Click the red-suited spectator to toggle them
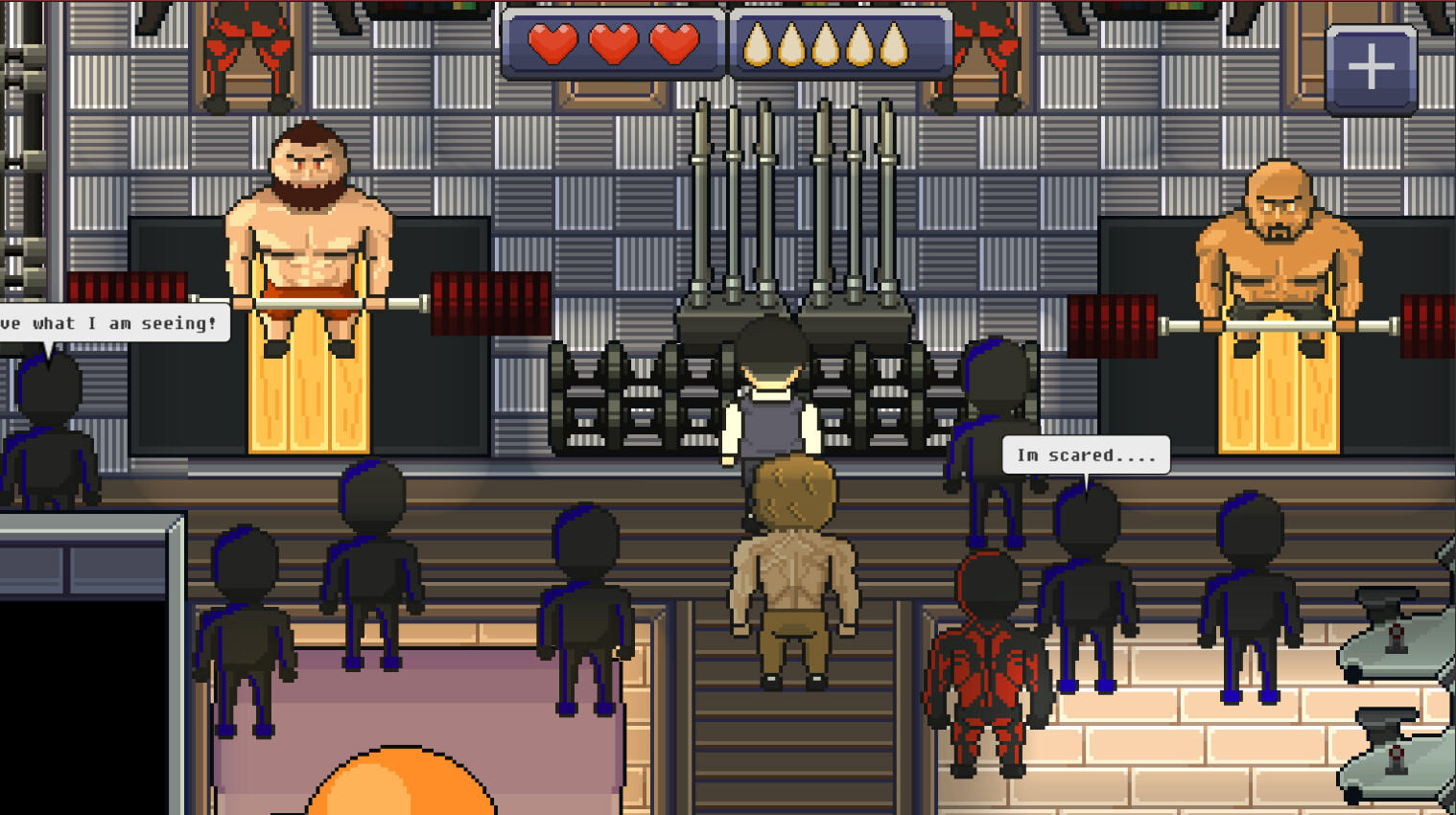 click(985, 662)
